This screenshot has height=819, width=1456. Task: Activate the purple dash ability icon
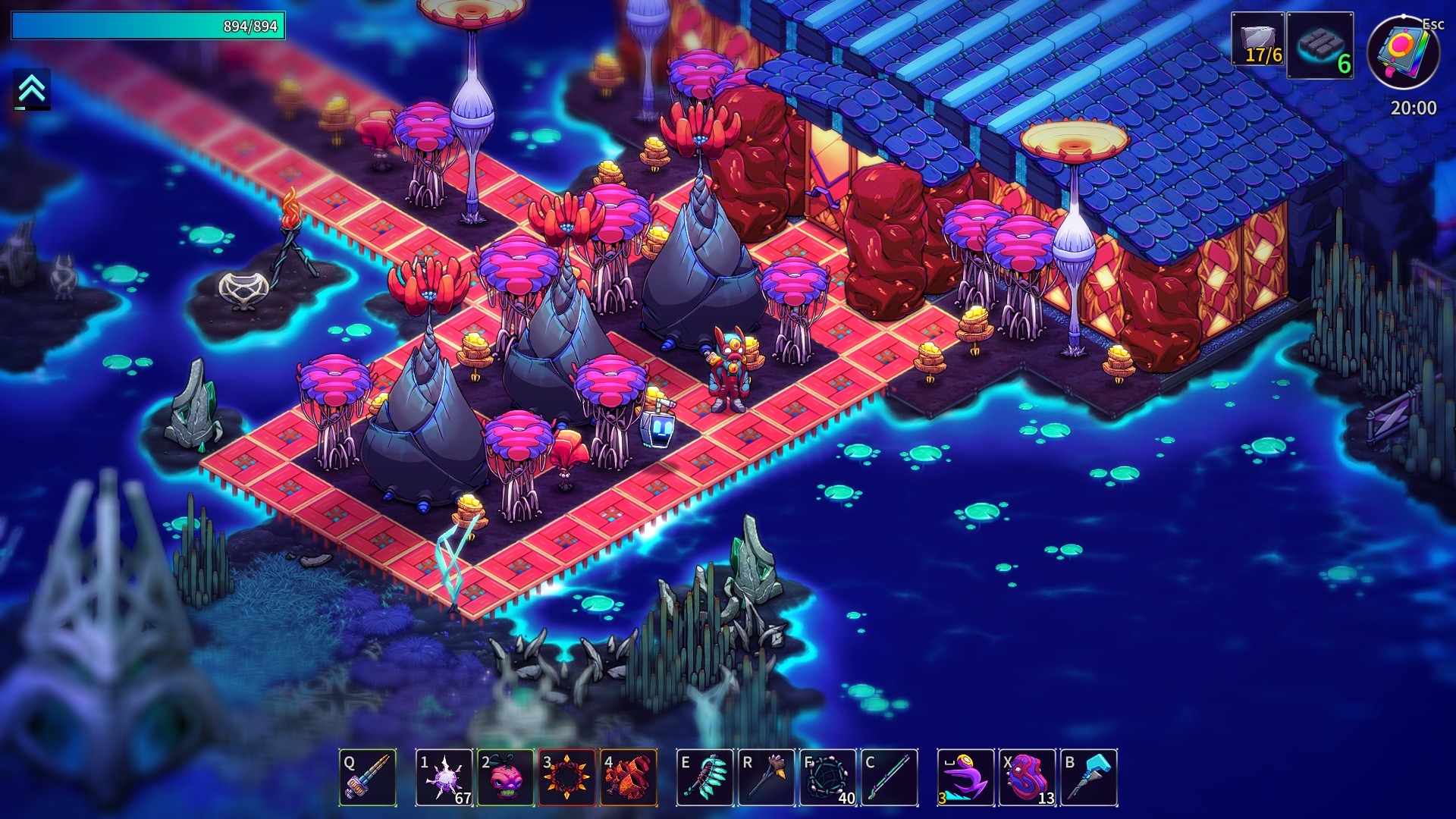click(966, 777)
